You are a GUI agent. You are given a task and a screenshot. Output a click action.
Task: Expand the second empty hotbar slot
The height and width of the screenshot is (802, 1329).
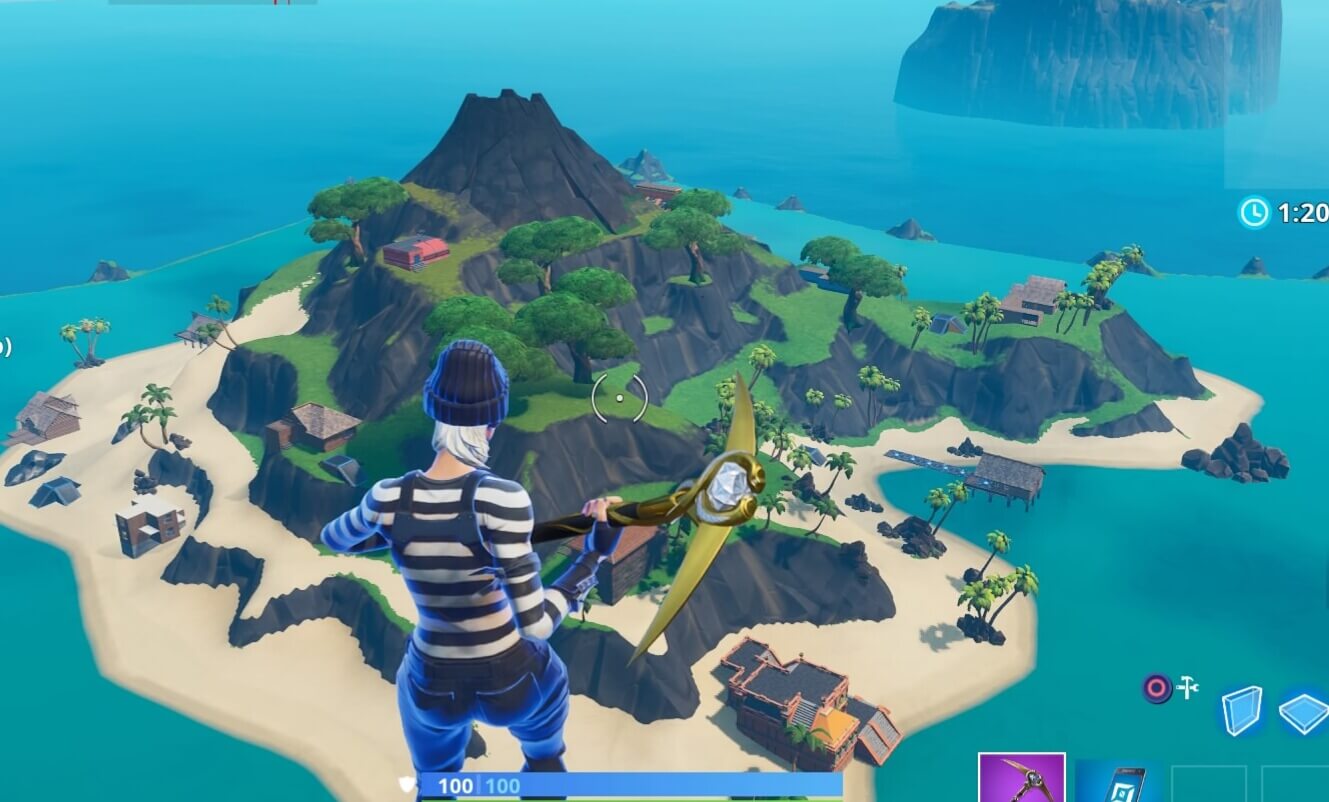1296,783
